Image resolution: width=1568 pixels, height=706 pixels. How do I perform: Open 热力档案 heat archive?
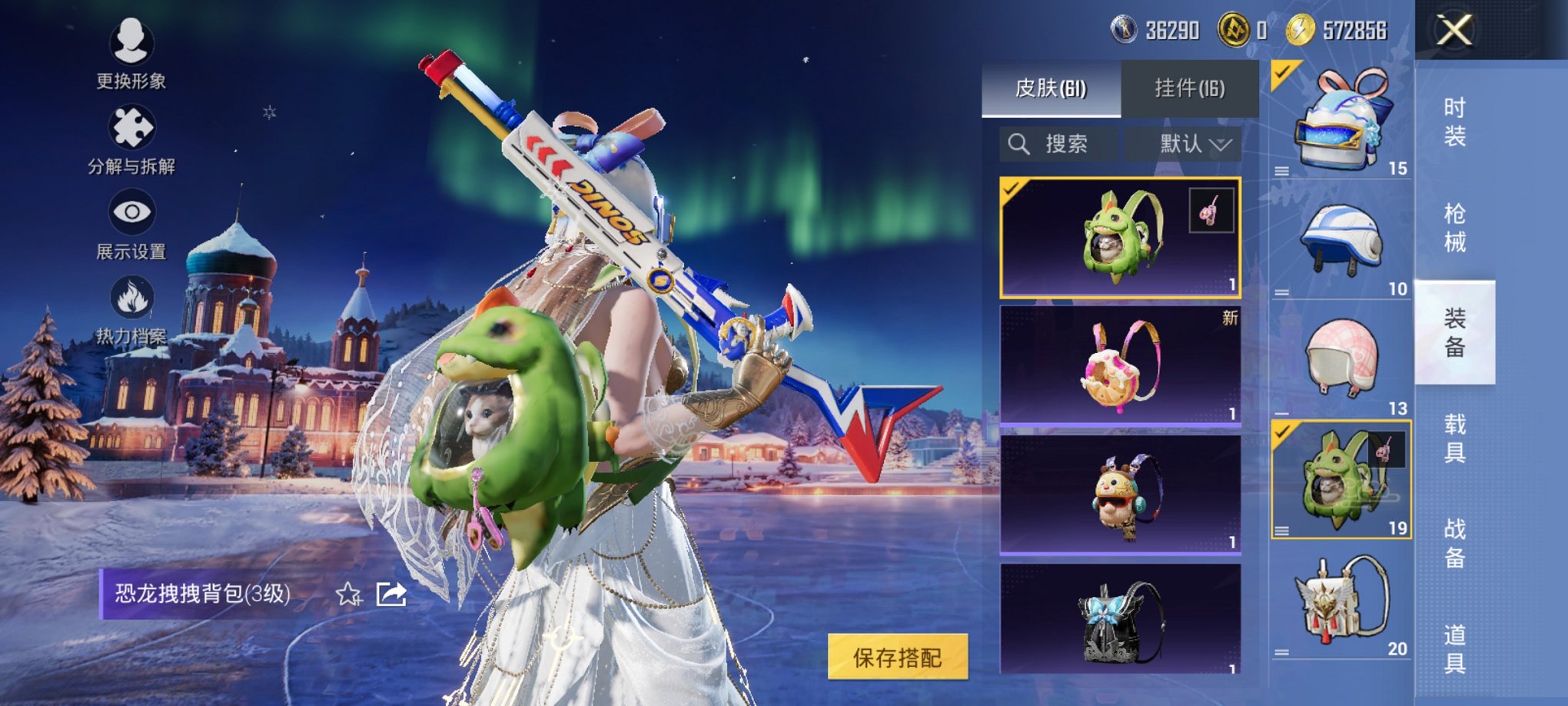[x=131, y=309]
